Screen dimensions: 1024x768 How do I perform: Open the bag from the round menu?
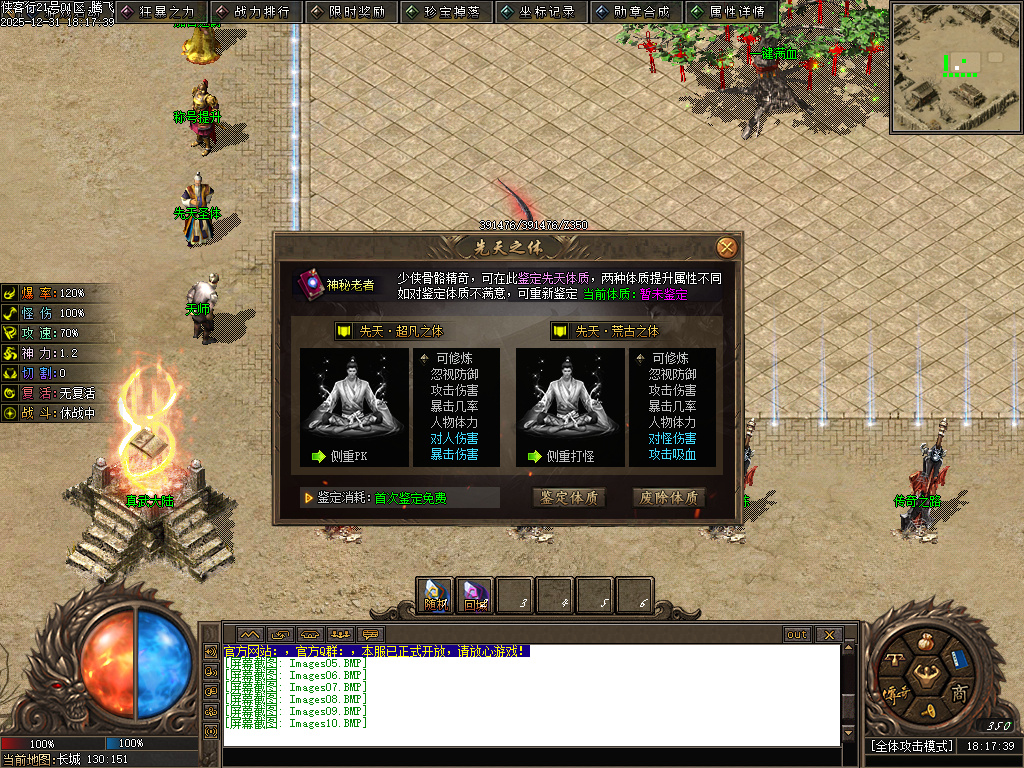click(x=928, y=642)
